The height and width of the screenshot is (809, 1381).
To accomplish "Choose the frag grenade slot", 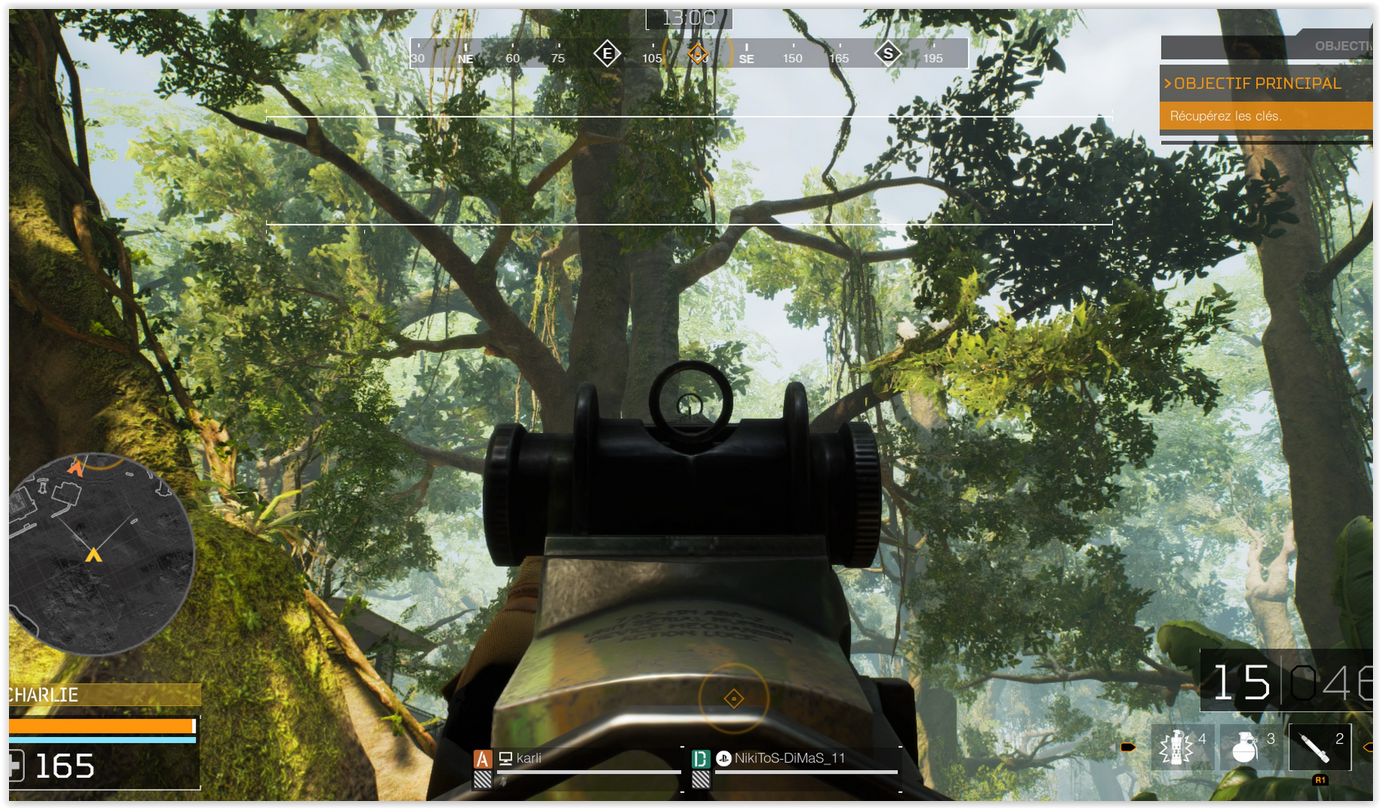I will 1250,747.
